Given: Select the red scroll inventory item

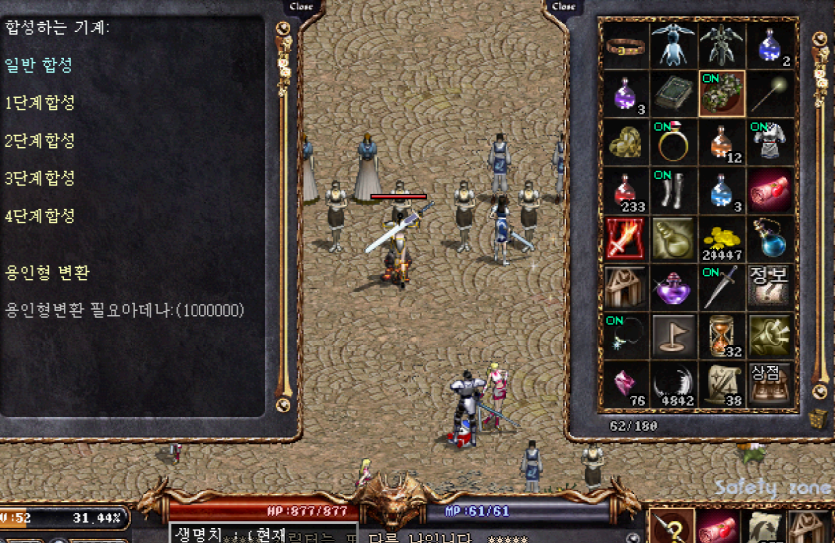Looking at the screenshot, I should click(x=770, y=191).
